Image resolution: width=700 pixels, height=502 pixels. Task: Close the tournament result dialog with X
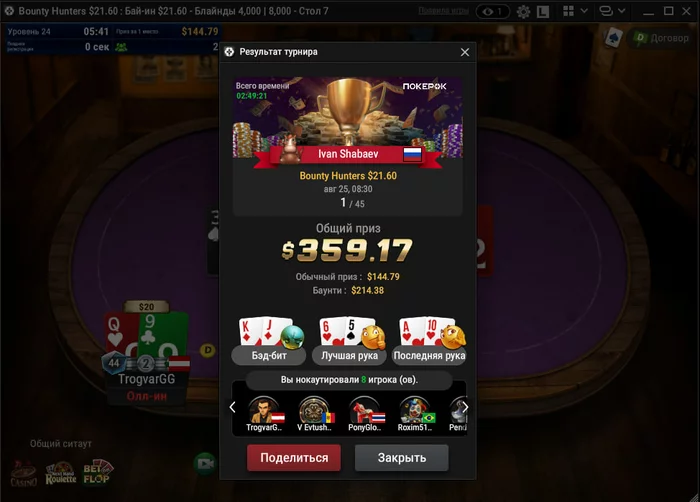tap(464, 52)
